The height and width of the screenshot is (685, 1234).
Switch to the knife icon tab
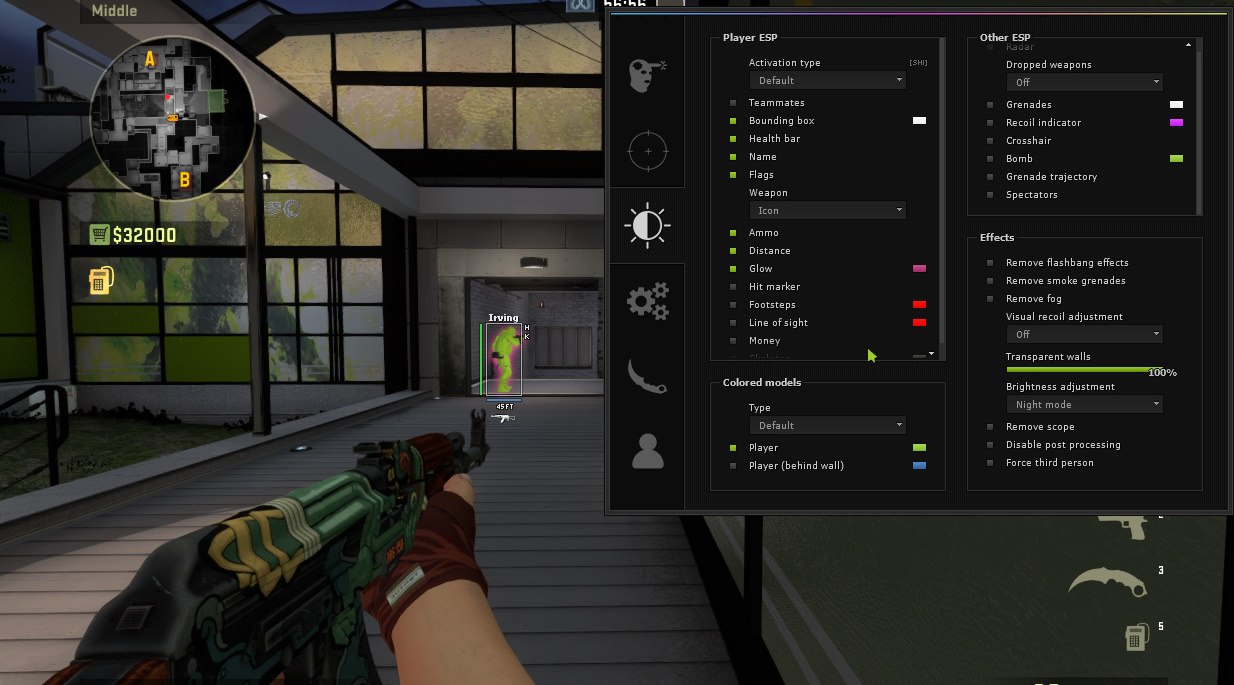click(x=647, y=376)
